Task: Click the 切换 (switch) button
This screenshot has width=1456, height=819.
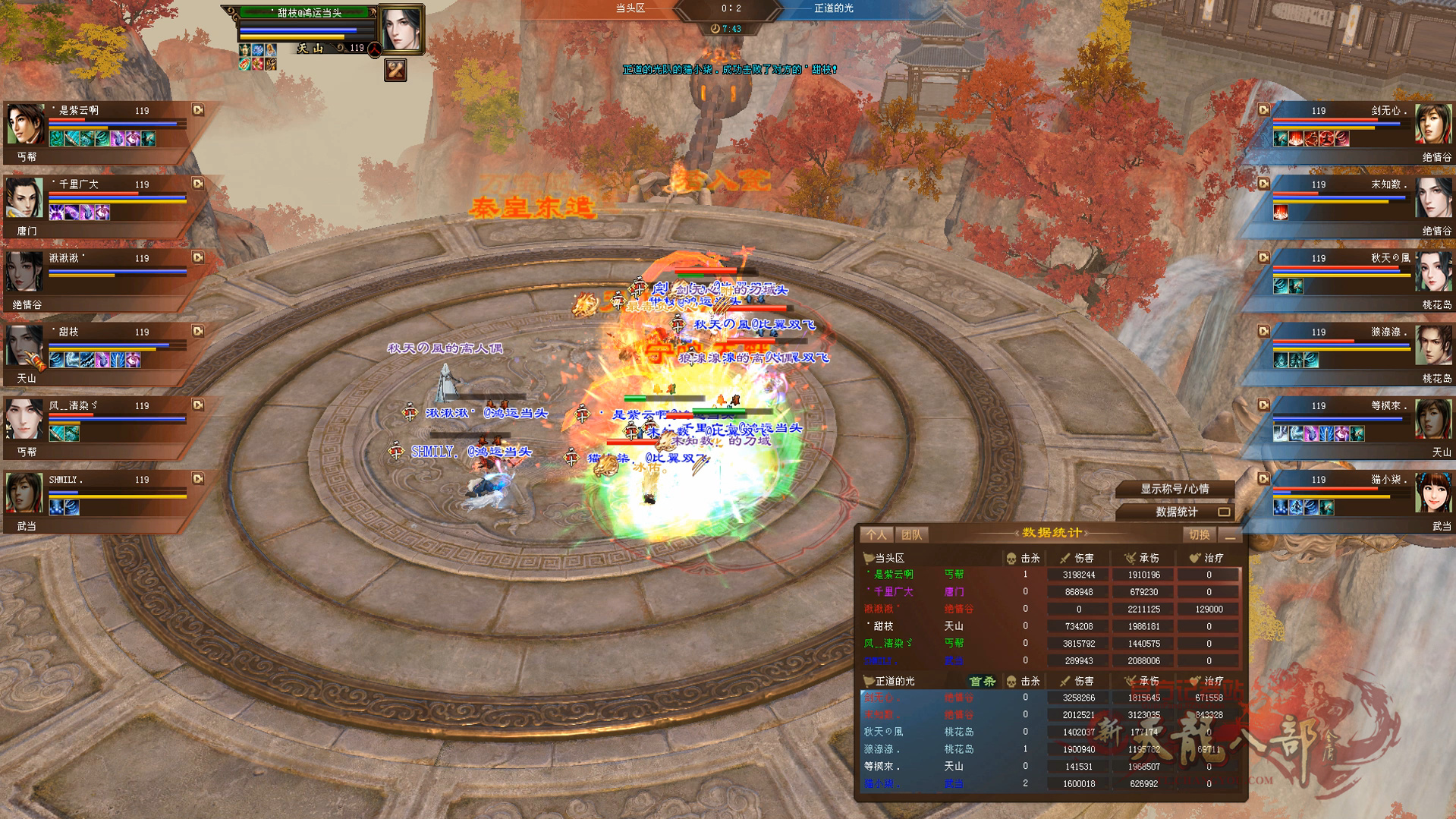Action: [1199, 535]
